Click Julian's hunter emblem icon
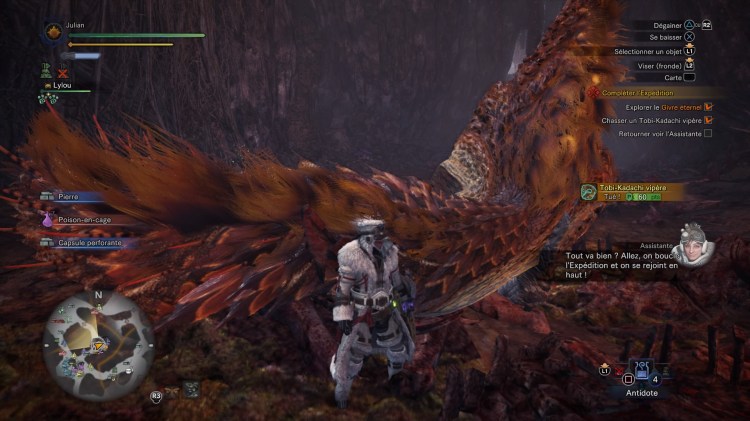Screen dimensions: 750x421 52,33
